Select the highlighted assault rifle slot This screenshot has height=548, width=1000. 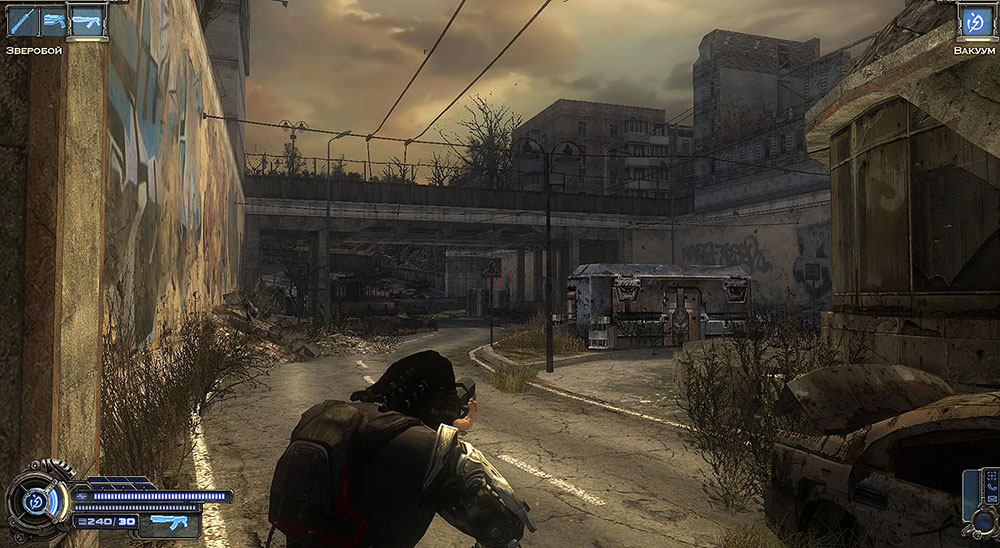tap(86, 21)
